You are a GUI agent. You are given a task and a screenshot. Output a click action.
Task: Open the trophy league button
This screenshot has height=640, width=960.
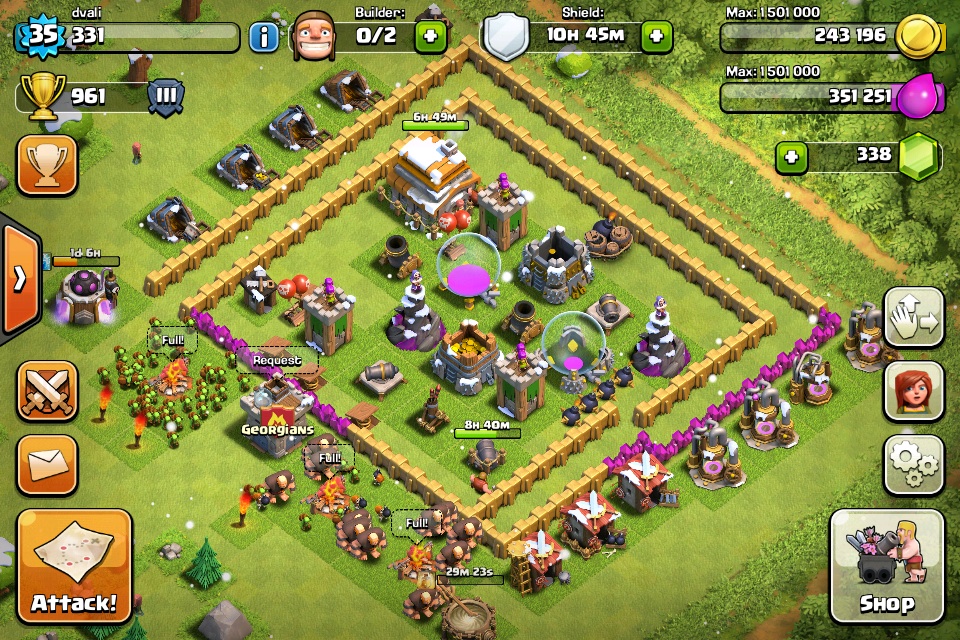point(47,165)
